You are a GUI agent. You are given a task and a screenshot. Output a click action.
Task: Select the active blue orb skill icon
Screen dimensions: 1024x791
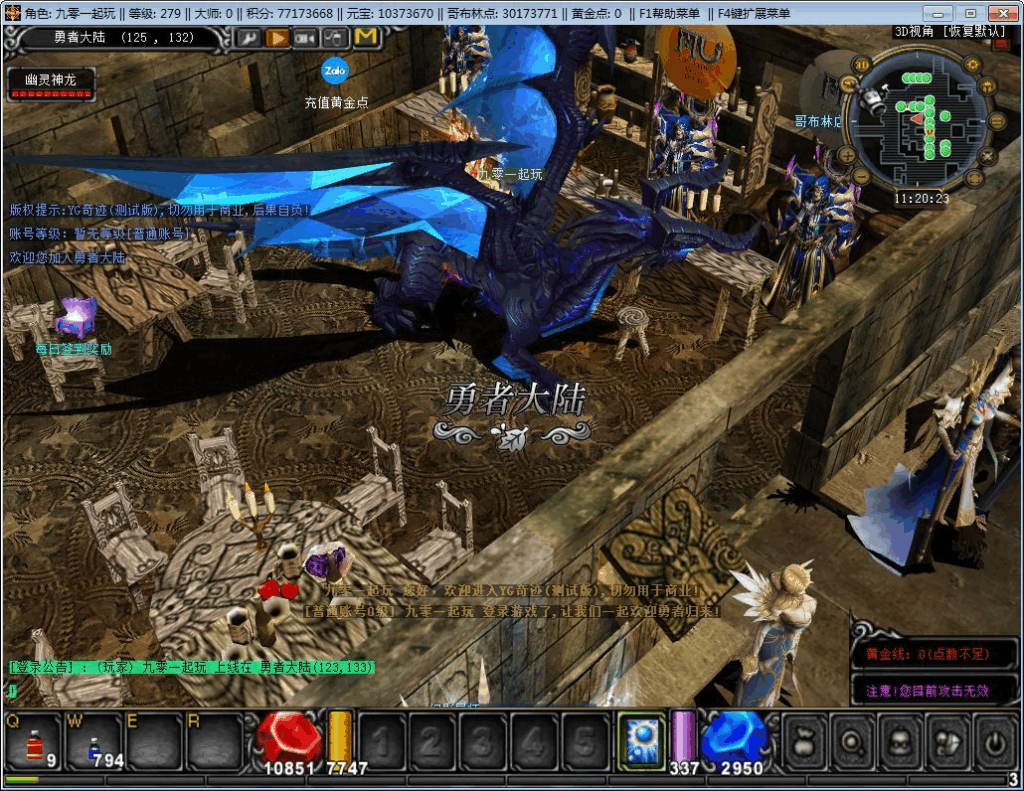pos(642,742)
